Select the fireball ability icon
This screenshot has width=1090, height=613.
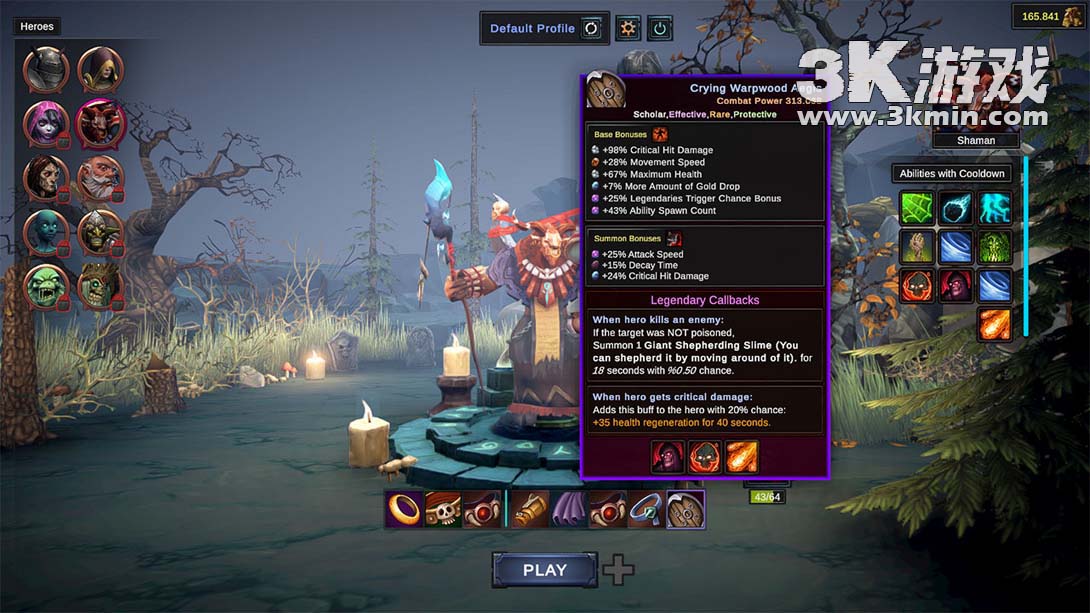coord(994,324)
